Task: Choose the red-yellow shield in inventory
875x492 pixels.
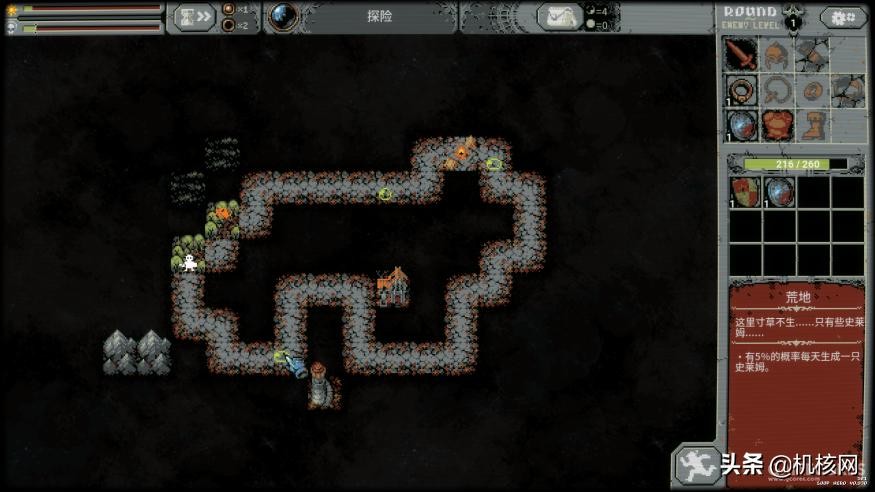Action: [743, 191]
